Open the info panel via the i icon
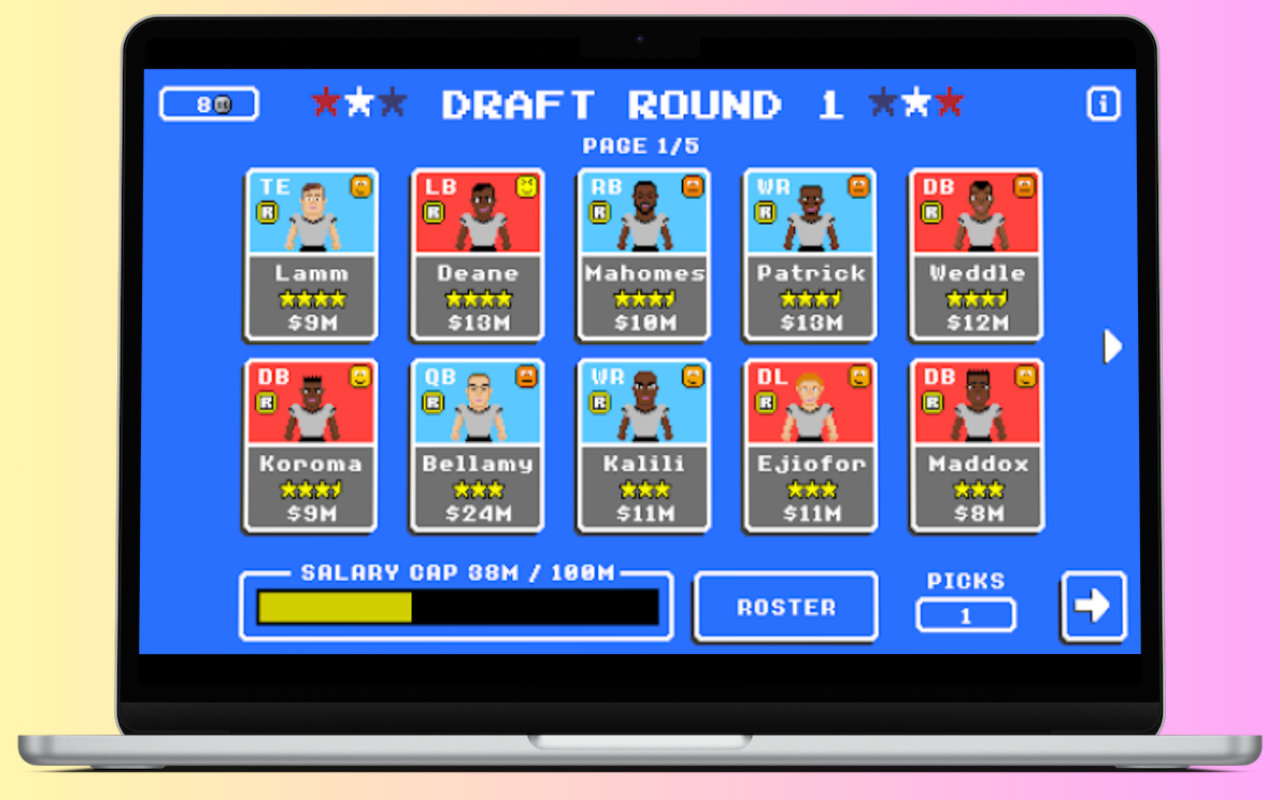 [1103, 103]
